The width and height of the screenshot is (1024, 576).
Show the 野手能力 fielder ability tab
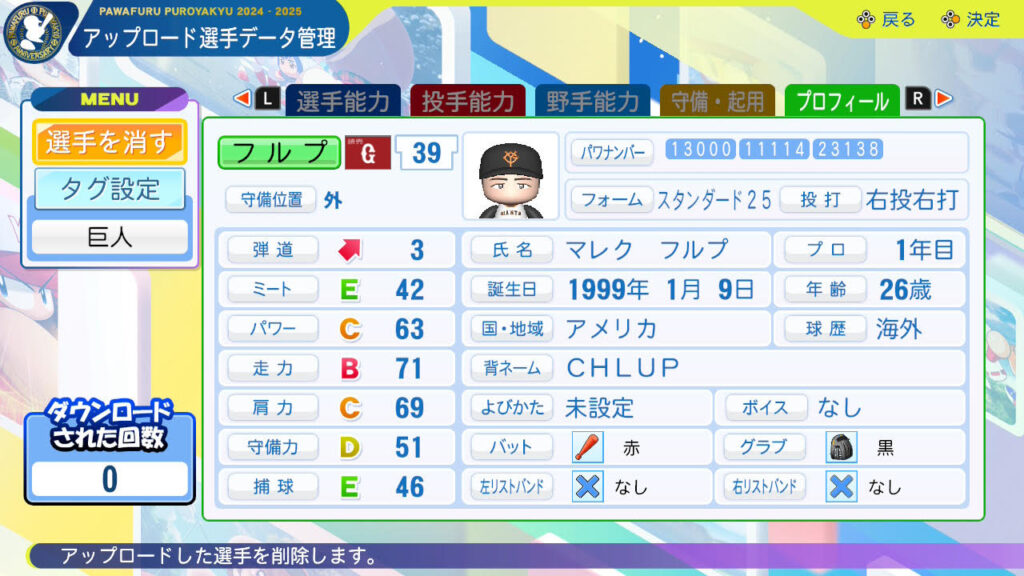(x=592, y=100)
